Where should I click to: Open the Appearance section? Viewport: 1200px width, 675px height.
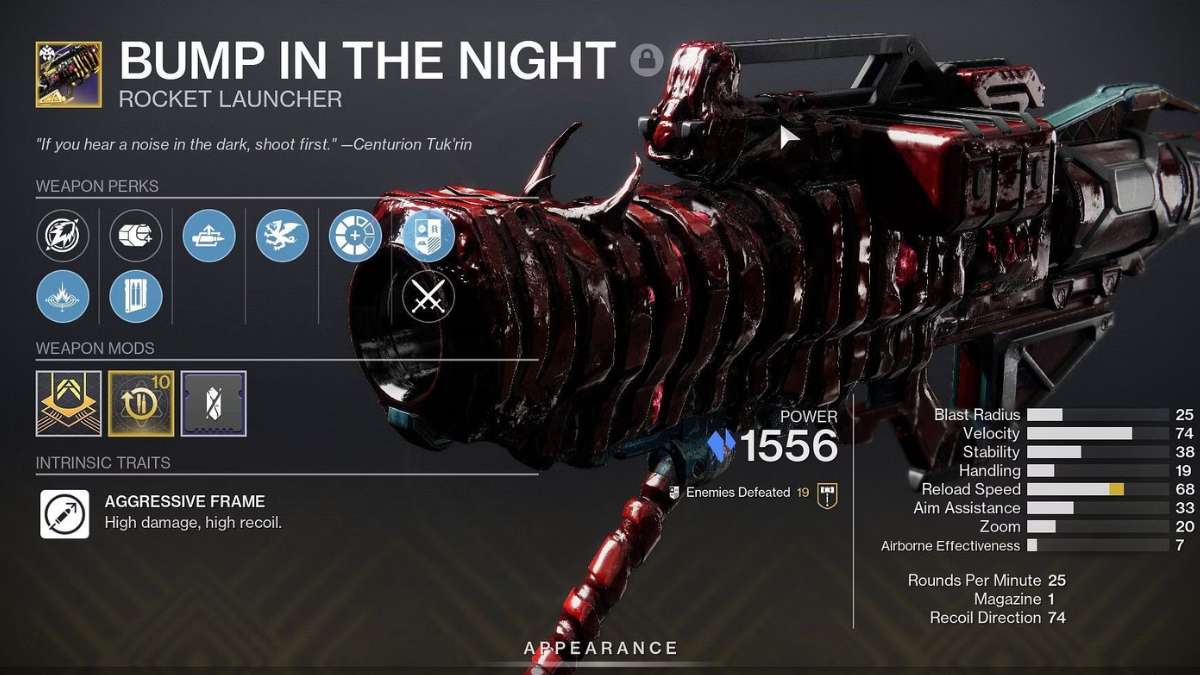(600, 648)
